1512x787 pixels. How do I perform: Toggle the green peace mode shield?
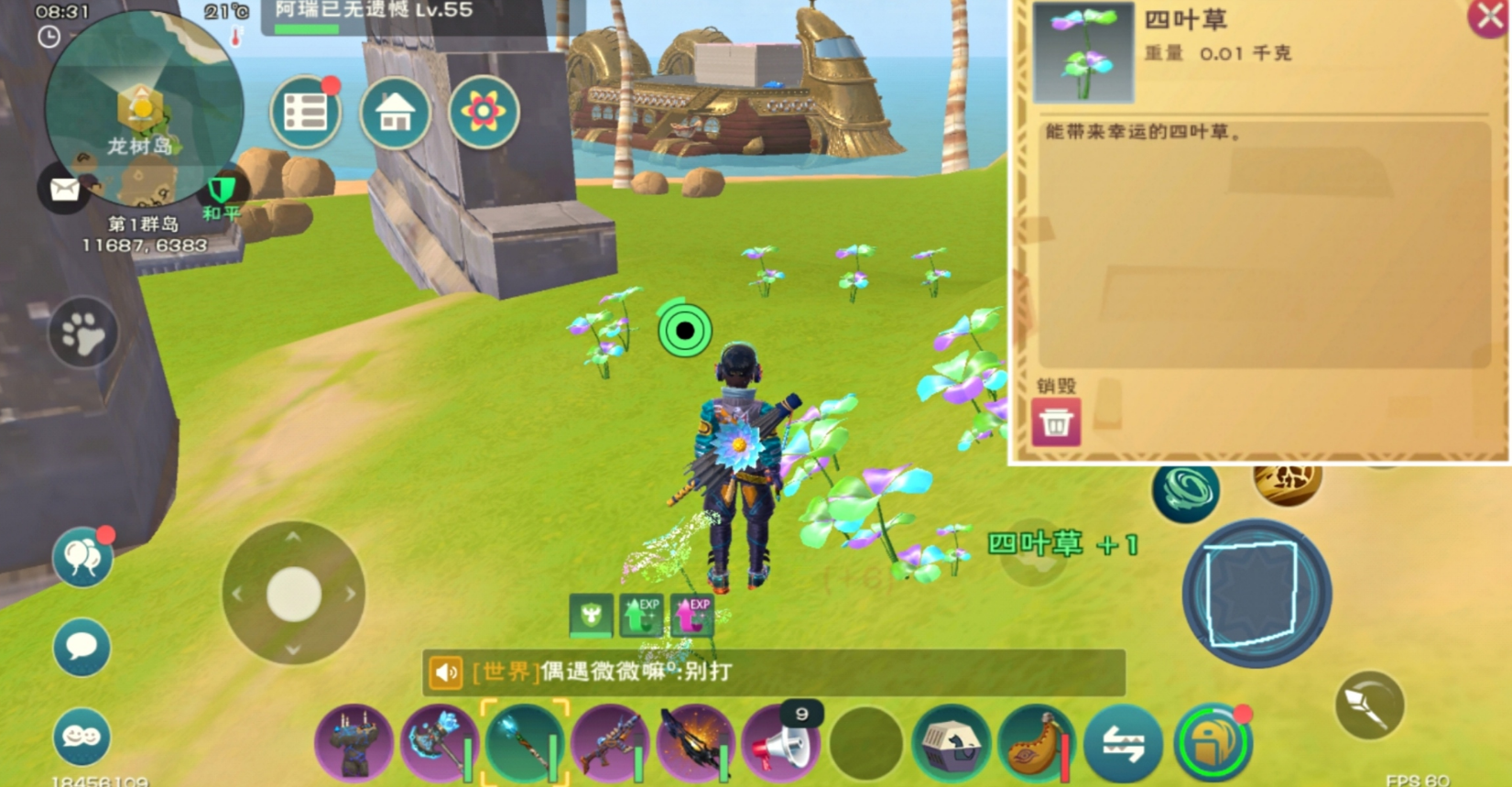click(222, 191)
